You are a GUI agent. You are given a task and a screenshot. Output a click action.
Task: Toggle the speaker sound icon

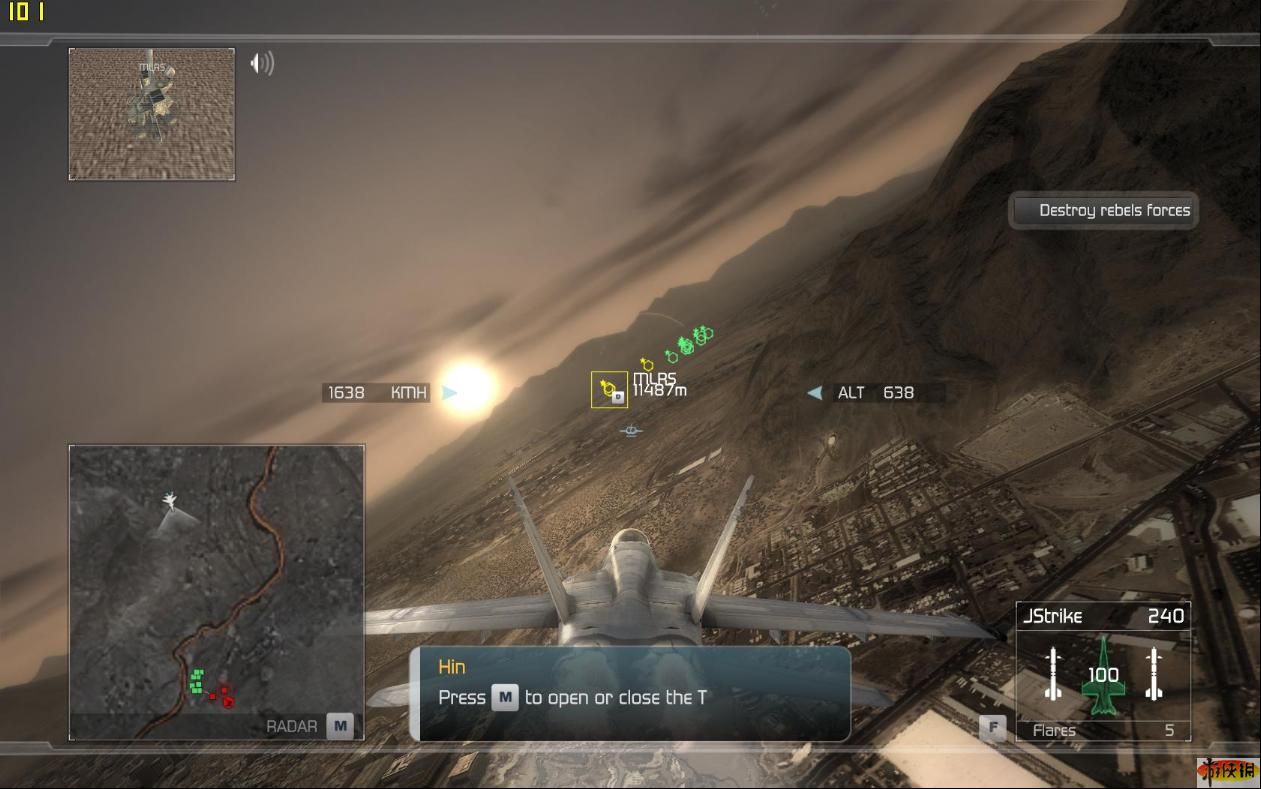pos(261,64)
